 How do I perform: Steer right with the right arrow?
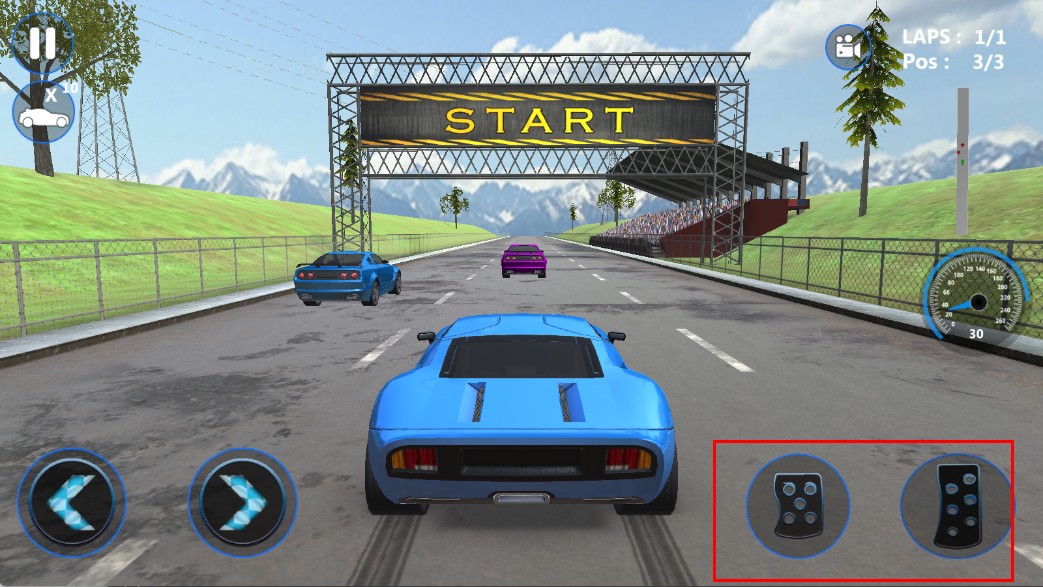[x=242, y=502]
